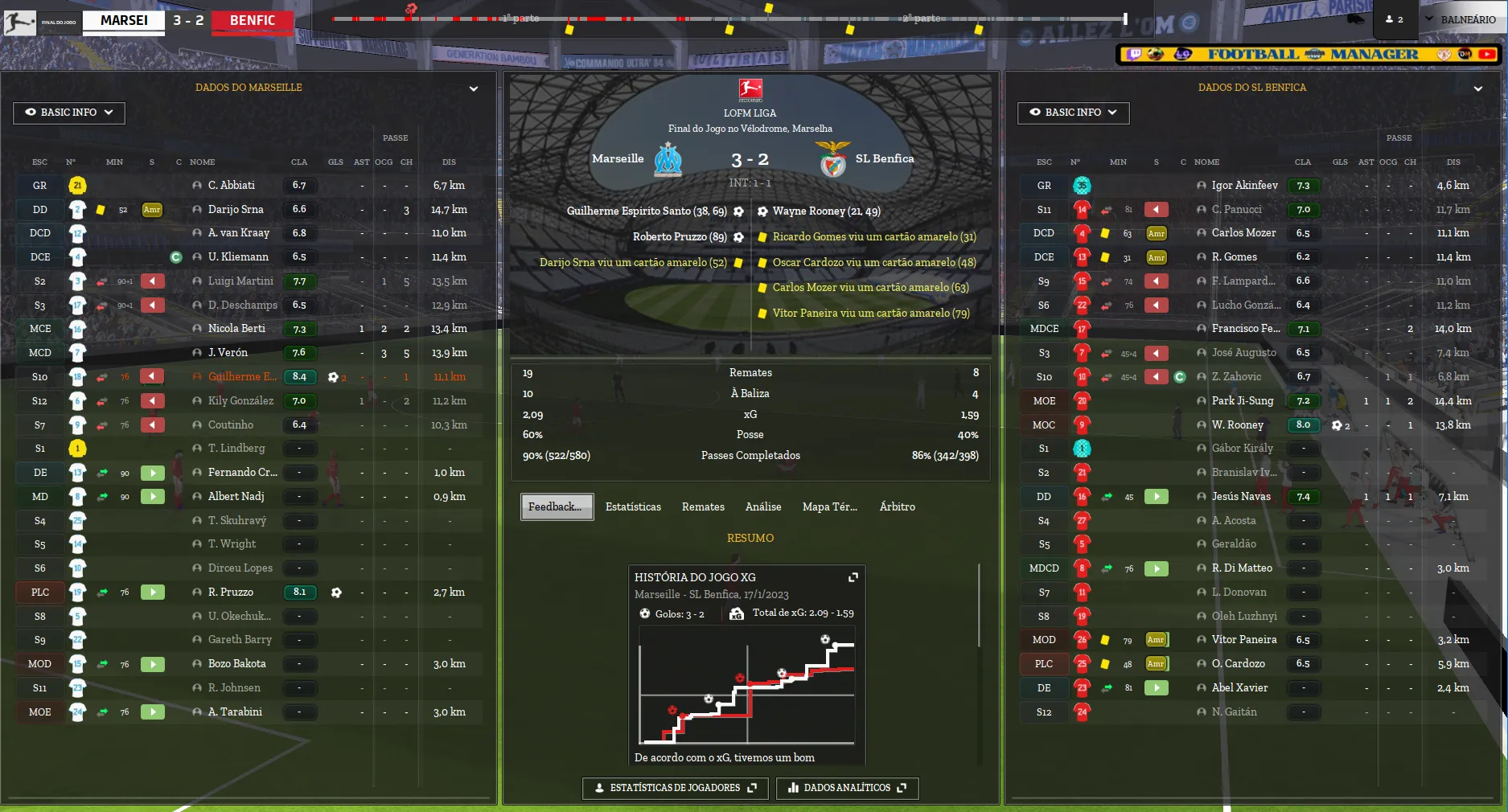This screenshot has height=812, width=1508.
Task: Collapse the Dados do Marseille panel
Action: [x=474, y=88]
